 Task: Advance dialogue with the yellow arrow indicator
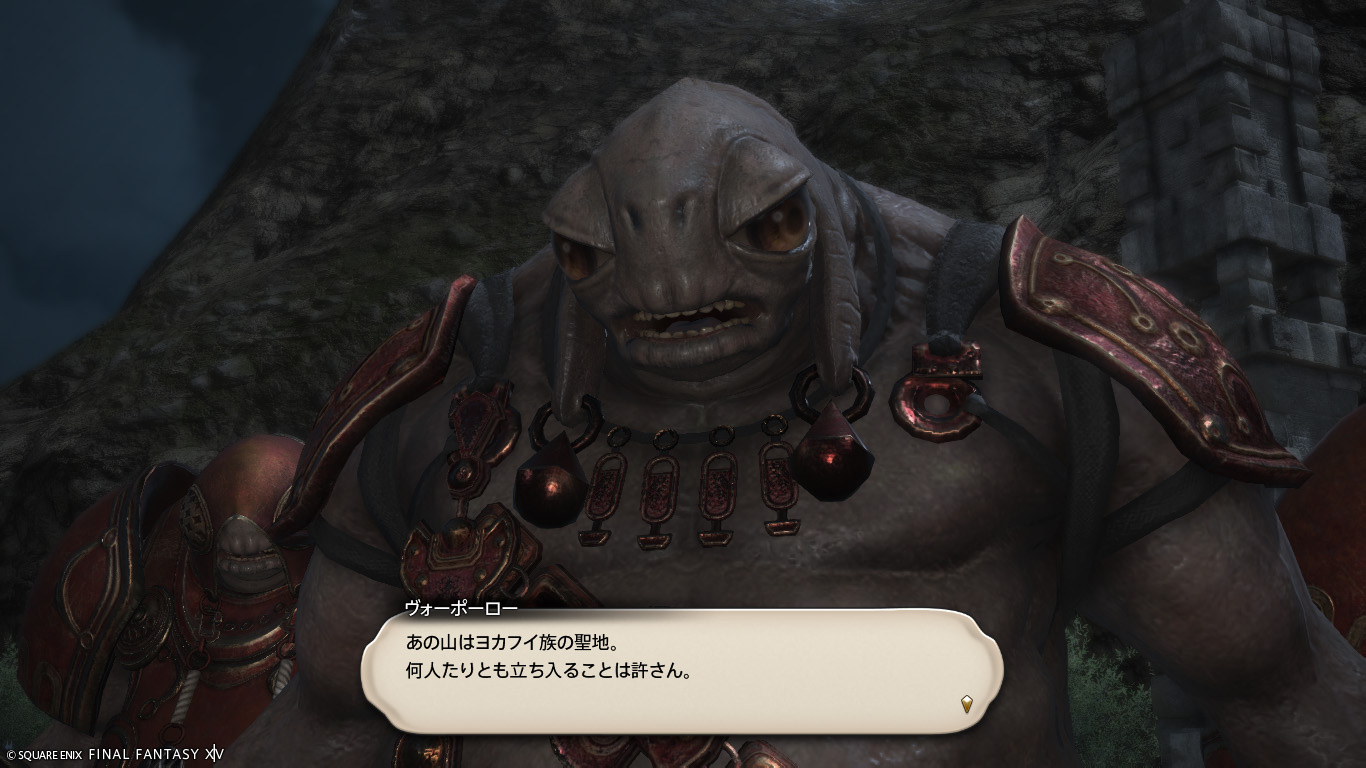[x=966, y=704]
